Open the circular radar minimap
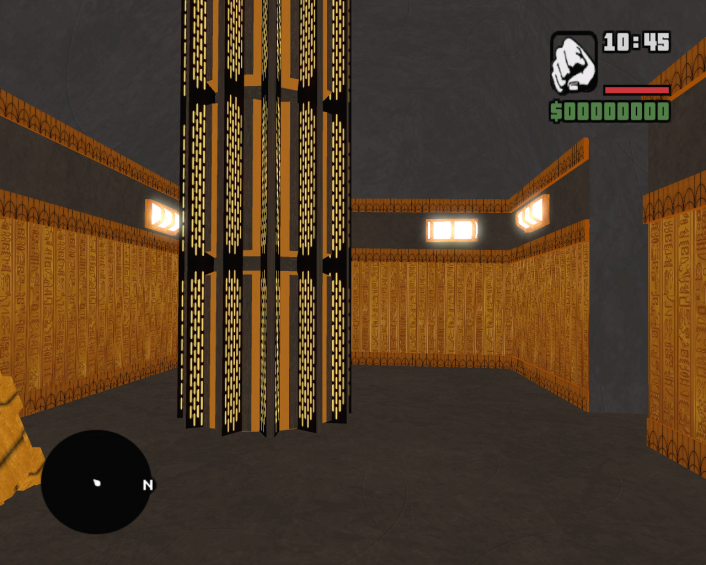Viewport: 706px width, 565px height. tap(96, 482)
